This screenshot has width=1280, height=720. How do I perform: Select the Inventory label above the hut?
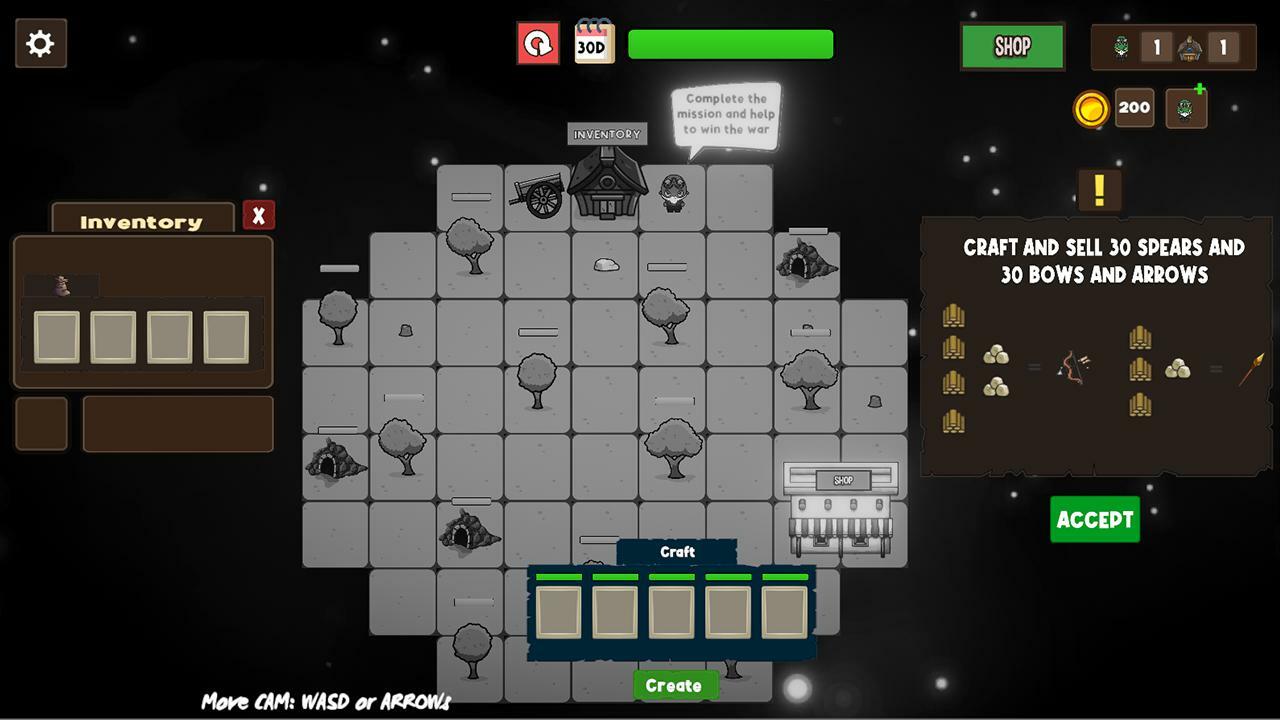click(607, 134)
